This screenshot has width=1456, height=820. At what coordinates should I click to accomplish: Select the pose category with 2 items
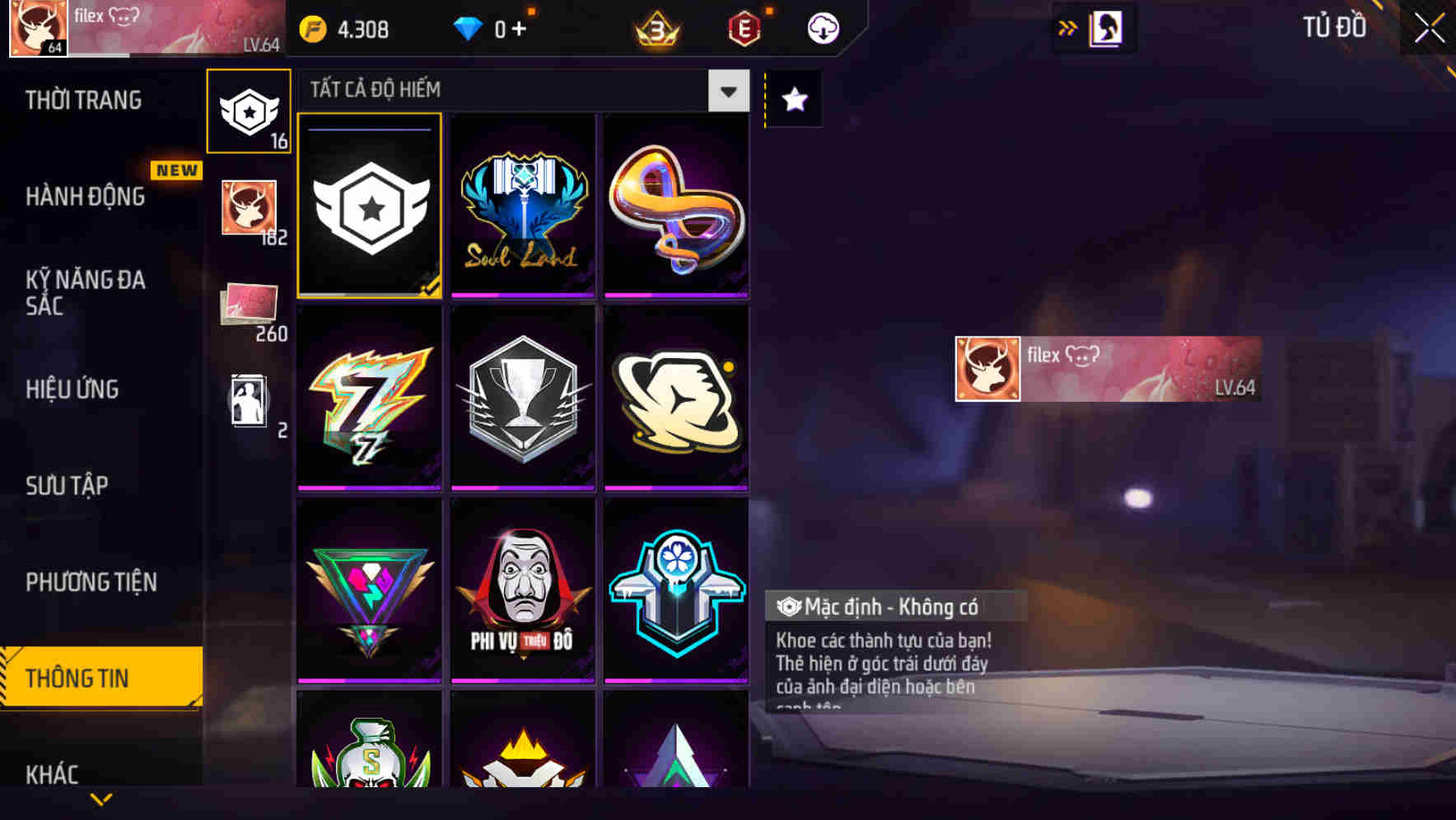[x=249, y=401]
